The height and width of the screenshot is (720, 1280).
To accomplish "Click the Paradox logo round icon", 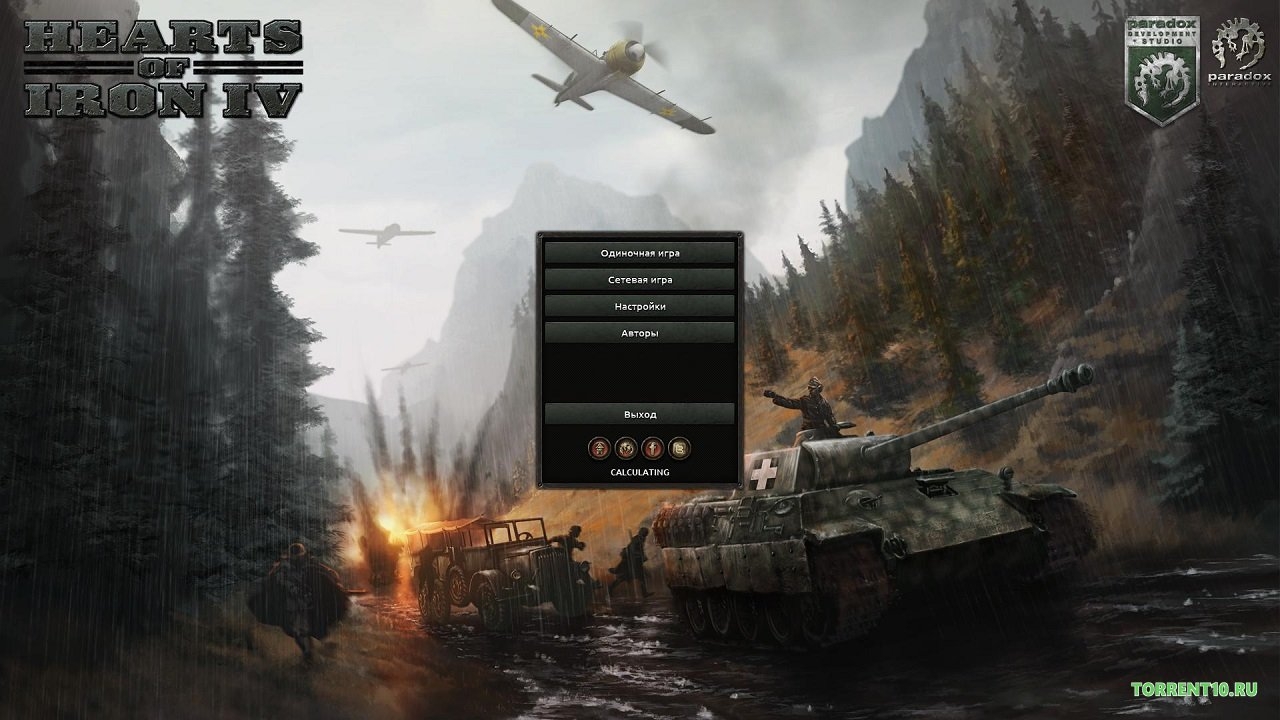I will coord(627,448).
